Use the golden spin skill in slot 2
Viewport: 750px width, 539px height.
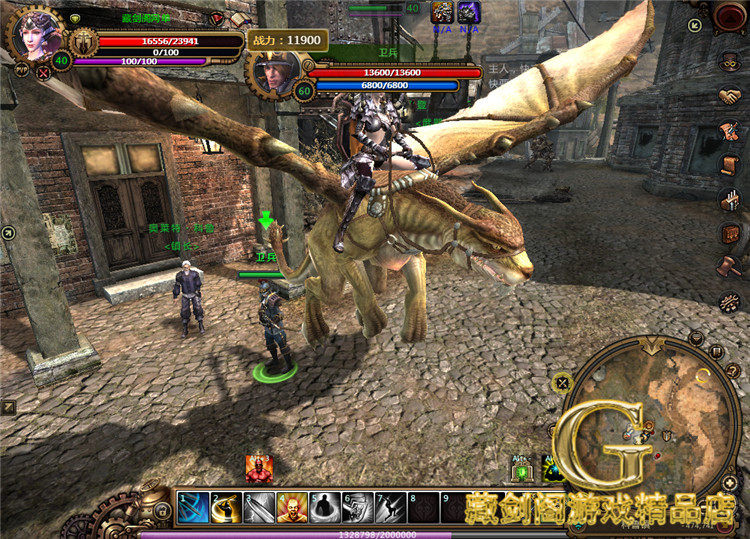pyautogui.click(x=226, y=507)
